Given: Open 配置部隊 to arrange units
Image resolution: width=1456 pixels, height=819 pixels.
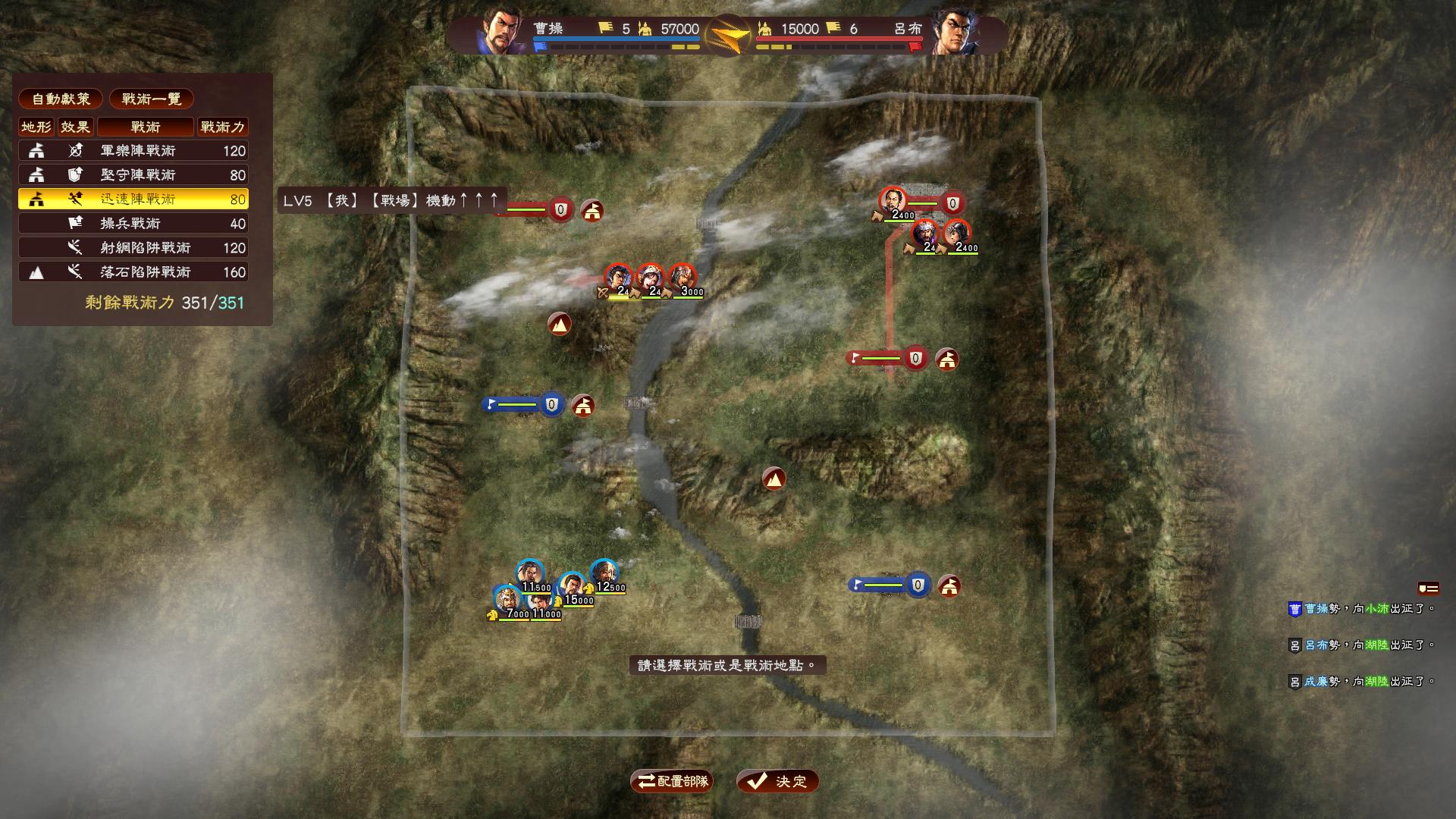Looking at the screenshot, I should [670, 780].
